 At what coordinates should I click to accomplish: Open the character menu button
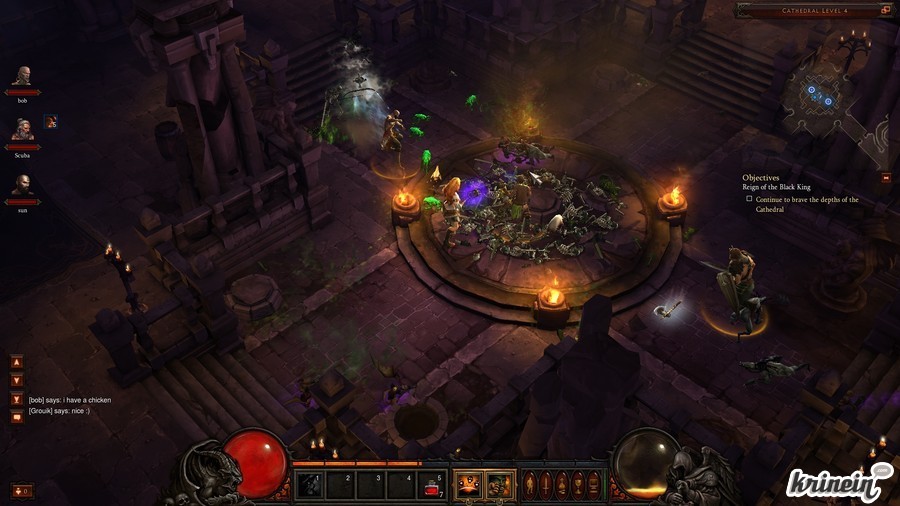click(x=530, y=485)
